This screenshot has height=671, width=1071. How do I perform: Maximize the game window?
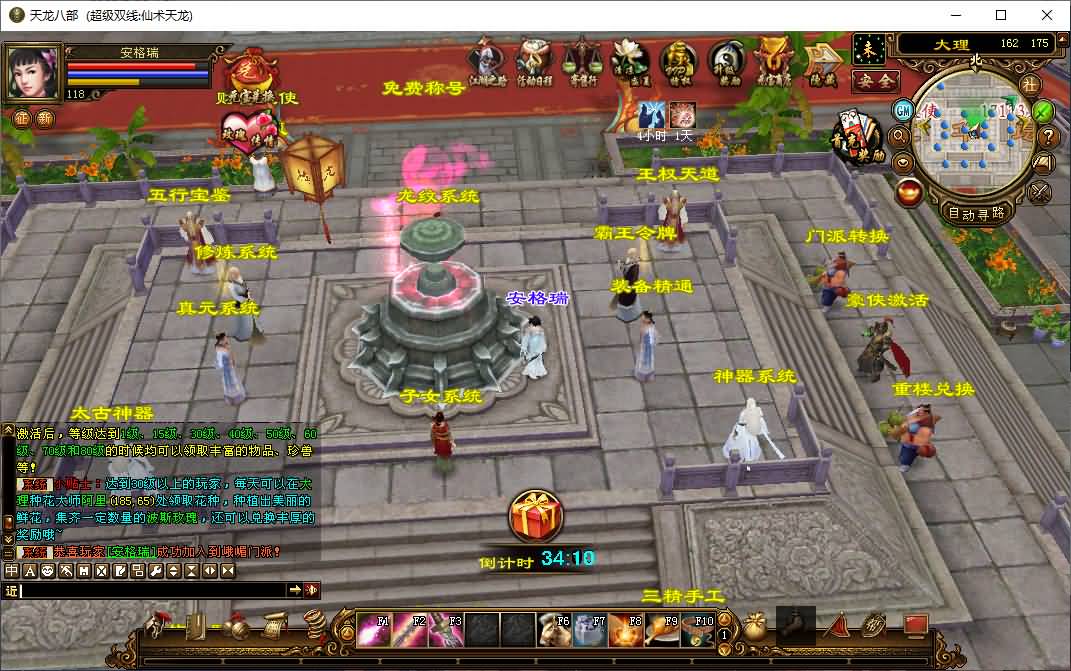(1001, 15)
